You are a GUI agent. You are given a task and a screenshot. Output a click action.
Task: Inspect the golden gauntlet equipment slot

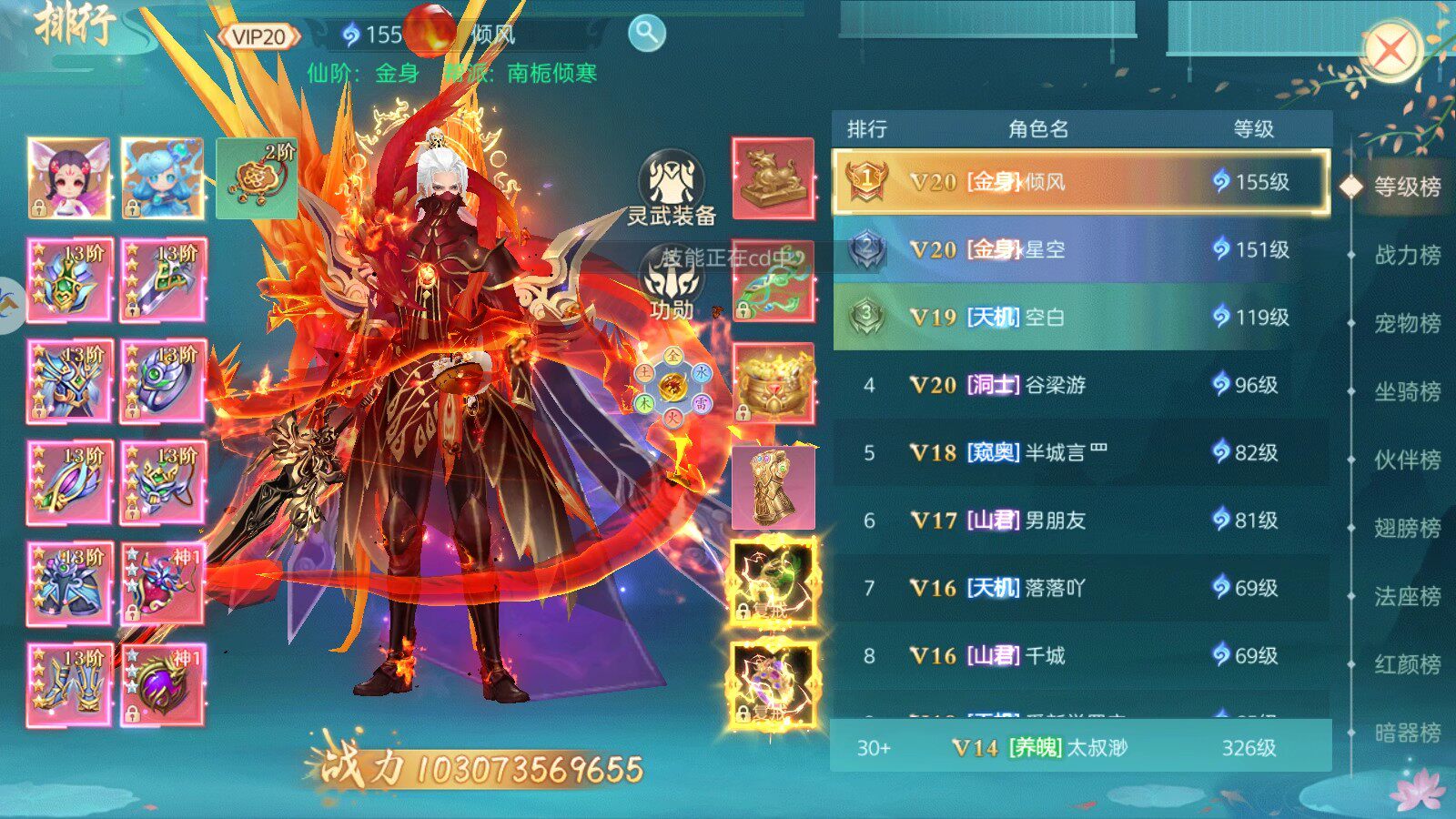pos(773,488)
